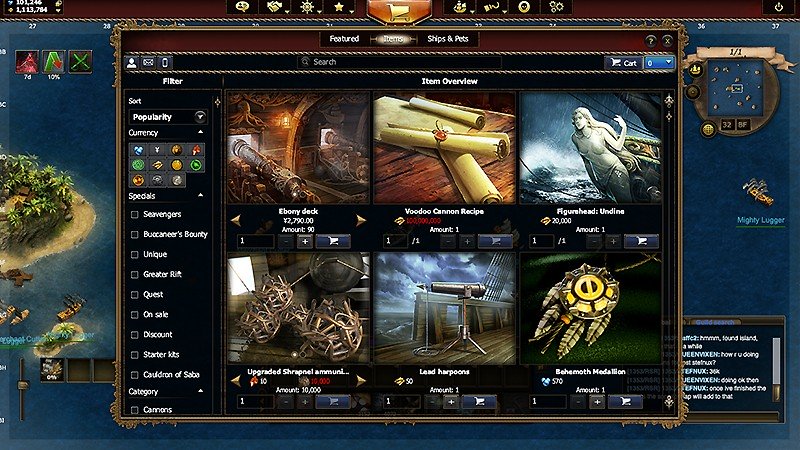The image size is (800, 450).
Task: View the Voodoo Cannon Recipe item
Action: point(444,148)
